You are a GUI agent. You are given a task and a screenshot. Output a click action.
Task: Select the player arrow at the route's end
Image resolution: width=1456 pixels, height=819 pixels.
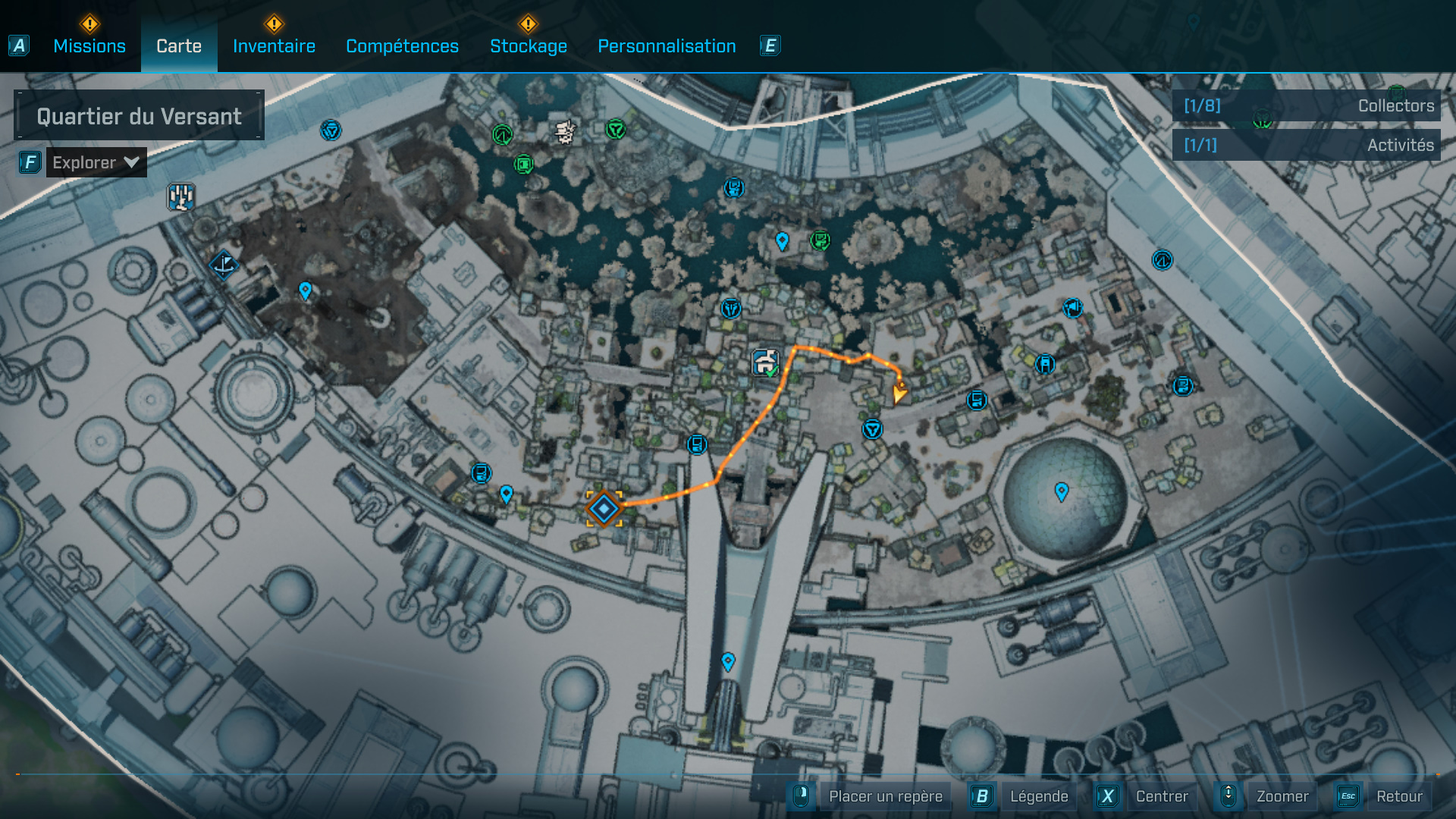[899, 394]
